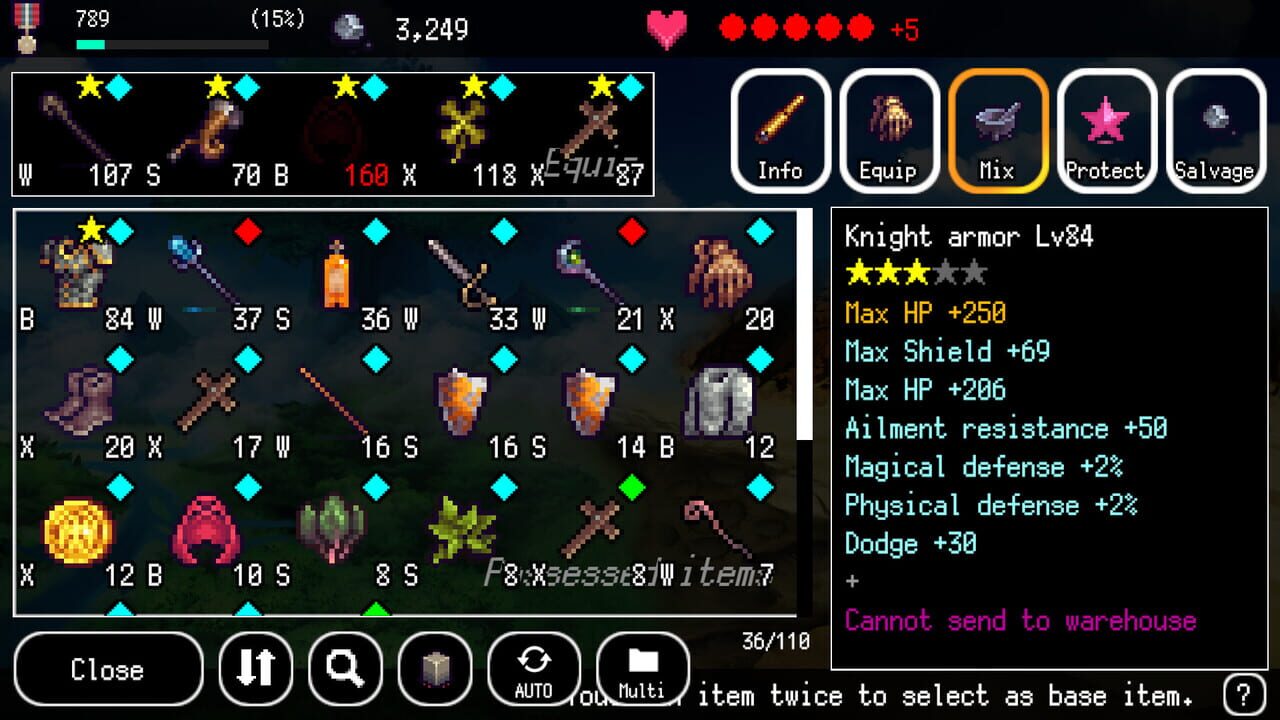Open the item search magnifier
This screenshot has width=1280, height=720.
(345, 669)
